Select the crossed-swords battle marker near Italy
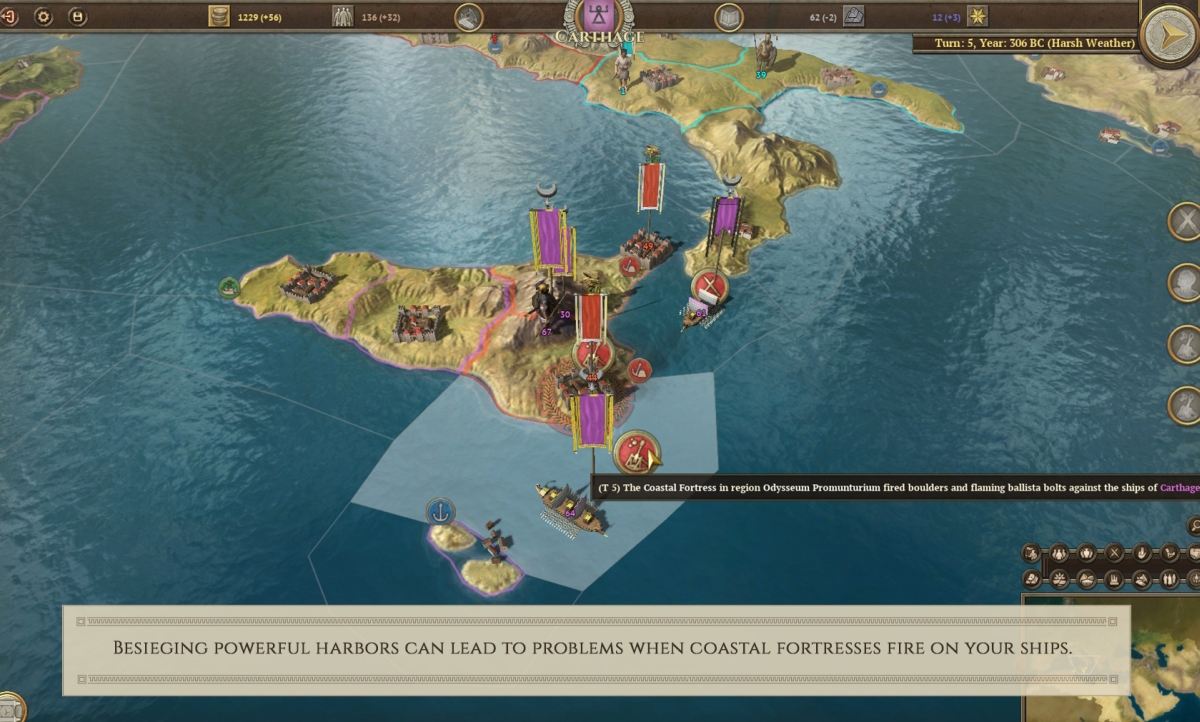This screenshot has width=1200, height=722. click(710, 286)
